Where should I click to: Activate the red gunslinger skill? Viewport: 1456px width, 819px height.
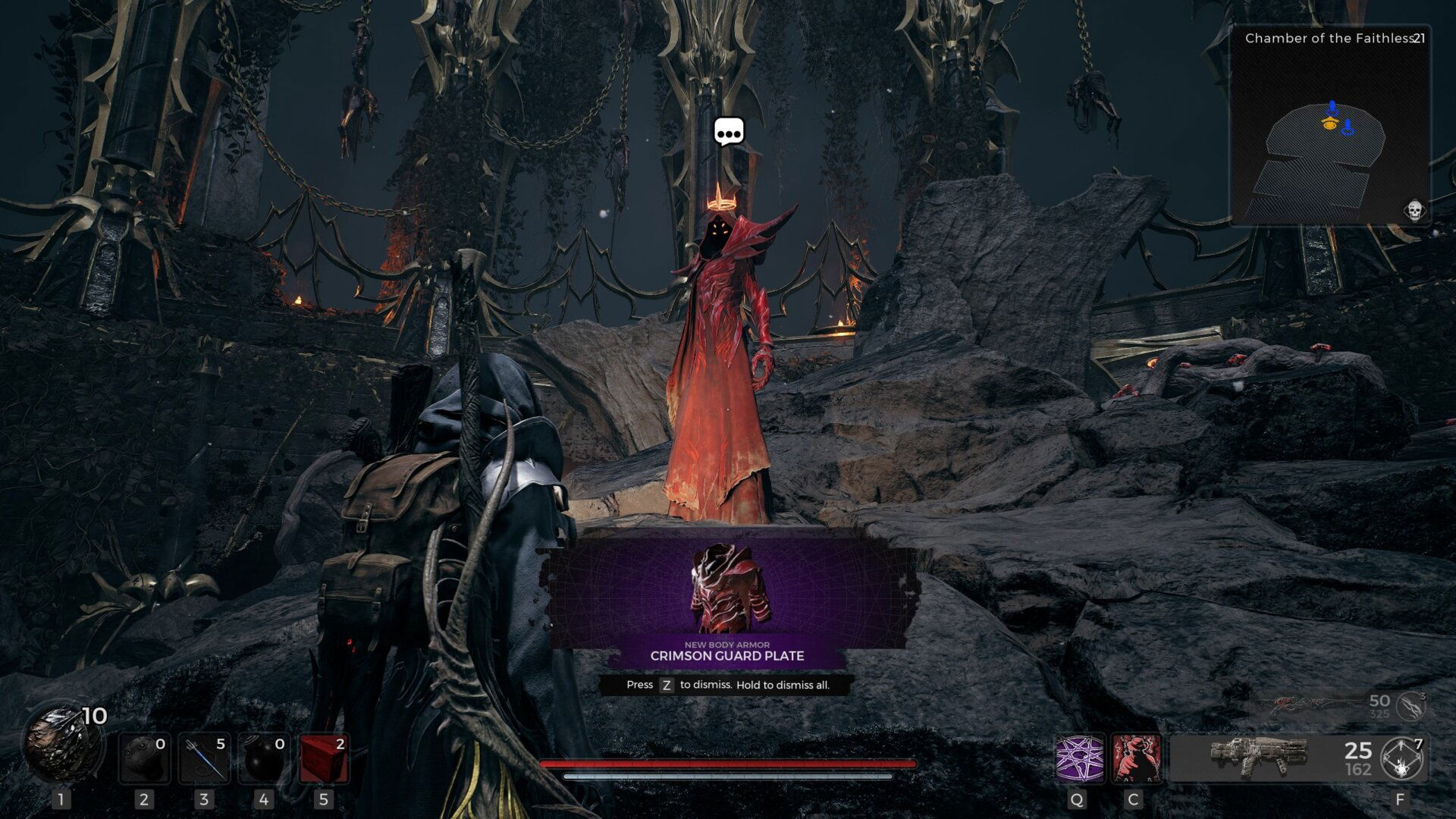1135,758
